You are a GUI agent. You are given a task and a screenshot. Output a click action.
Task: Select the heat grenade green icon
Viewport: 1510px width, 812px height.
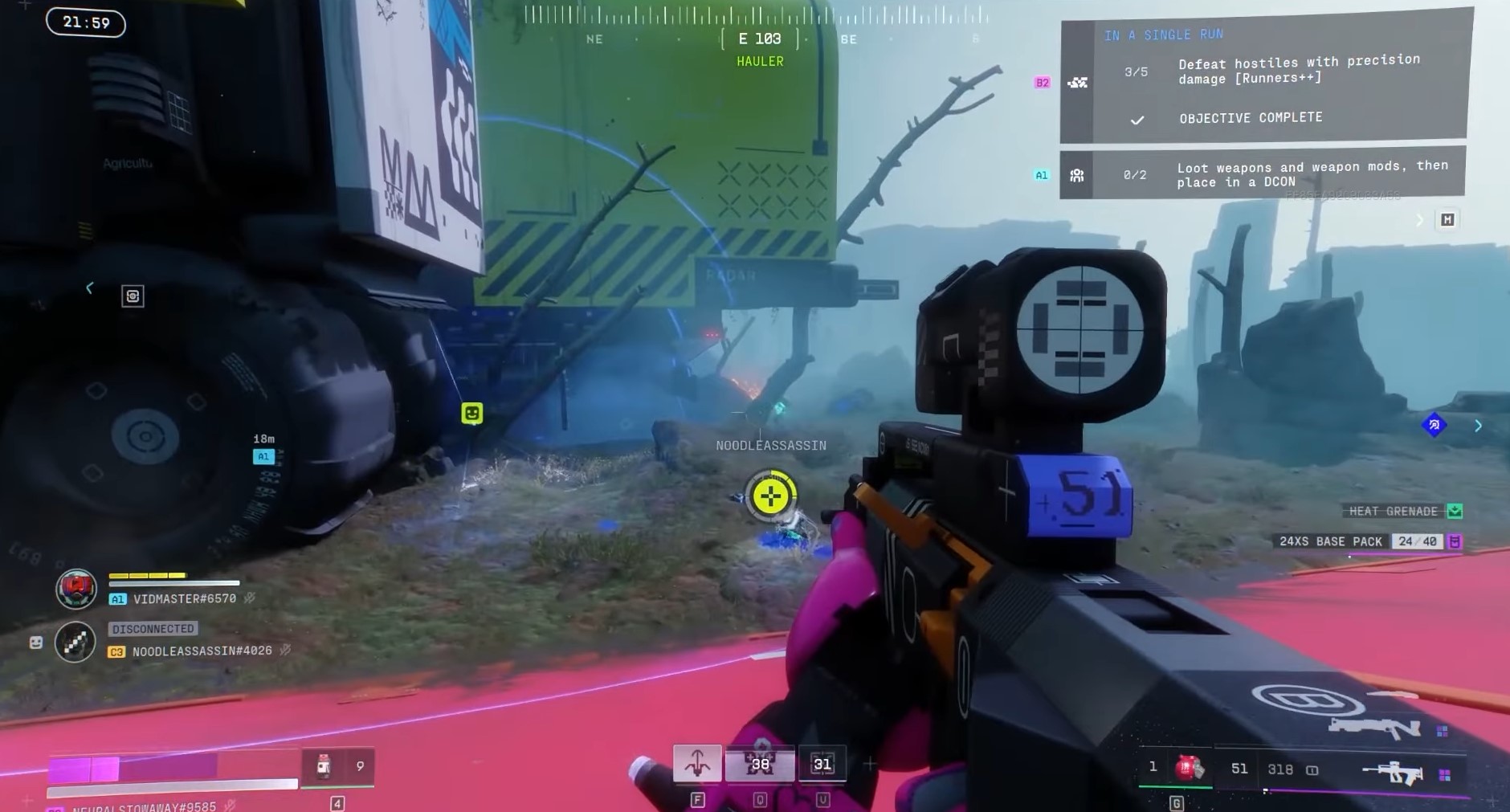tap(1455, 511)
